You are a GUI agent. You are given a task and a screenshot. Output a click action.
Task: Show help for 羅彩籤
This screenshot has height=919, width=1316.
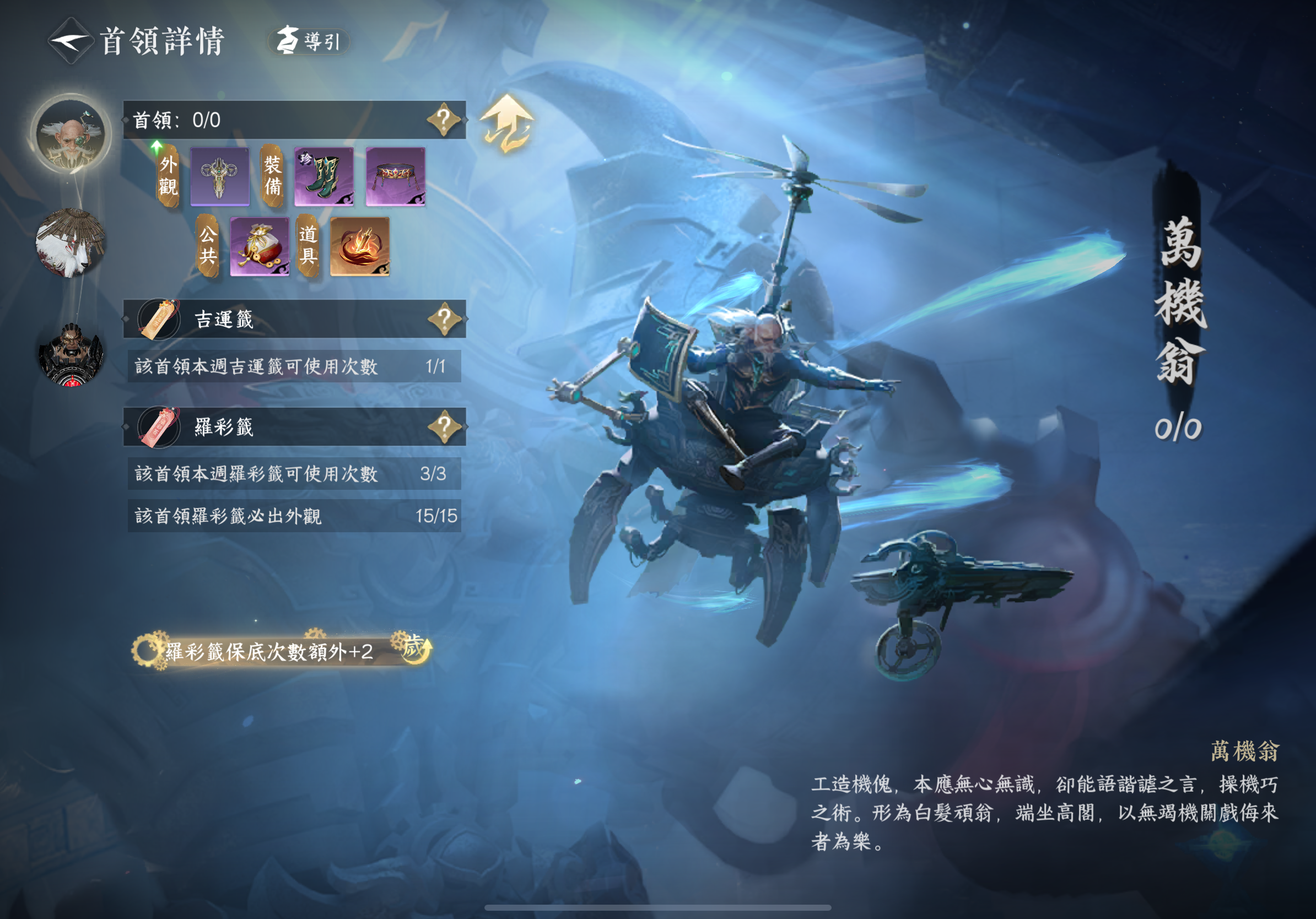pos(444,426)
